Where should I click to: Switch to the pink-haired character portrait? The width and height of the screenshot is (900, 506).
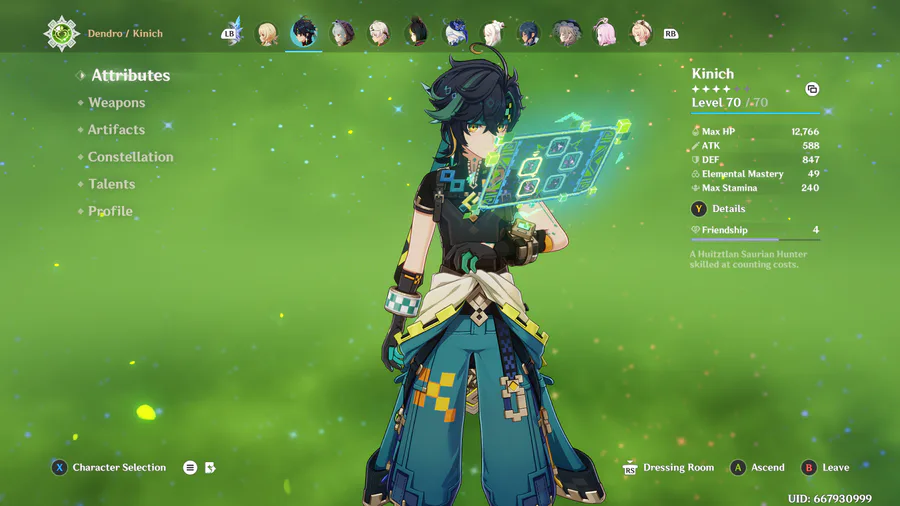(605, 33)
